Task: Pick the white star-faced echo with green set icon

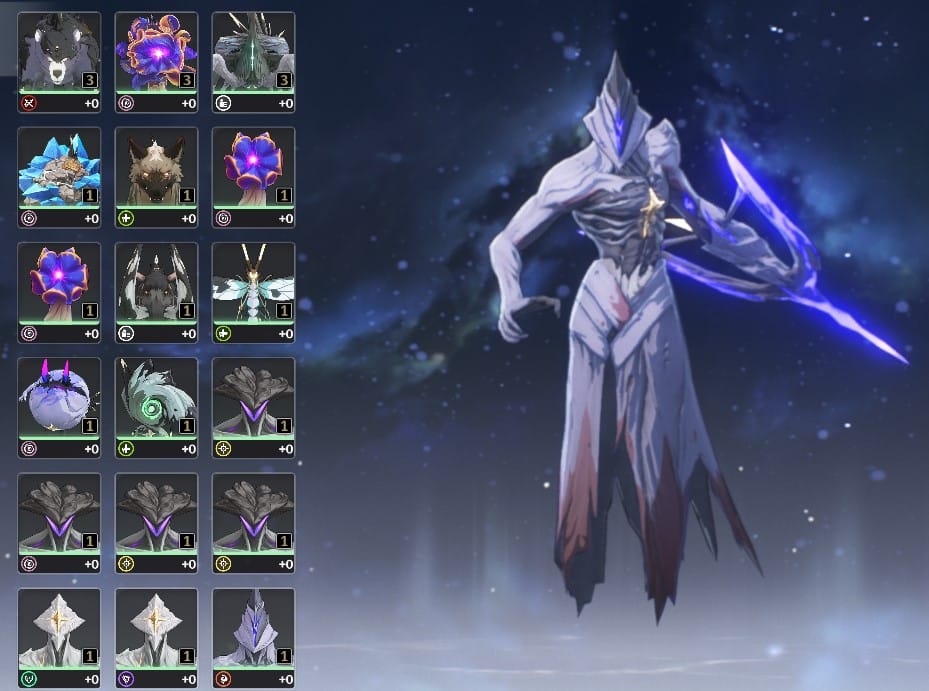Action: point(59,629)
